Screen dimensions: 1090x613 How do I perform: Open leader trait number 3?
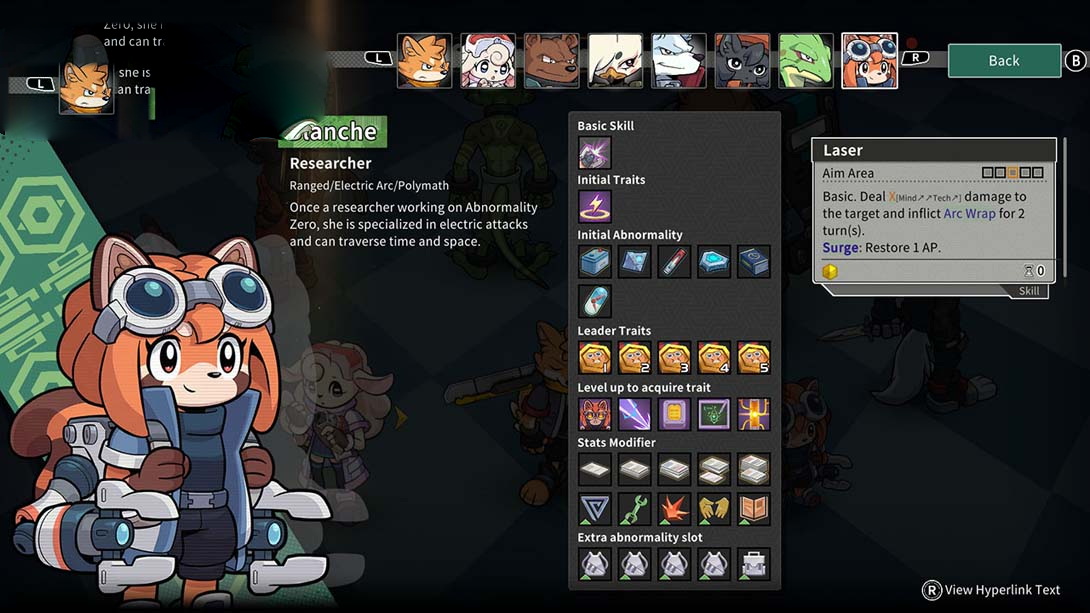pyautogui.click(x=674, y=357)
